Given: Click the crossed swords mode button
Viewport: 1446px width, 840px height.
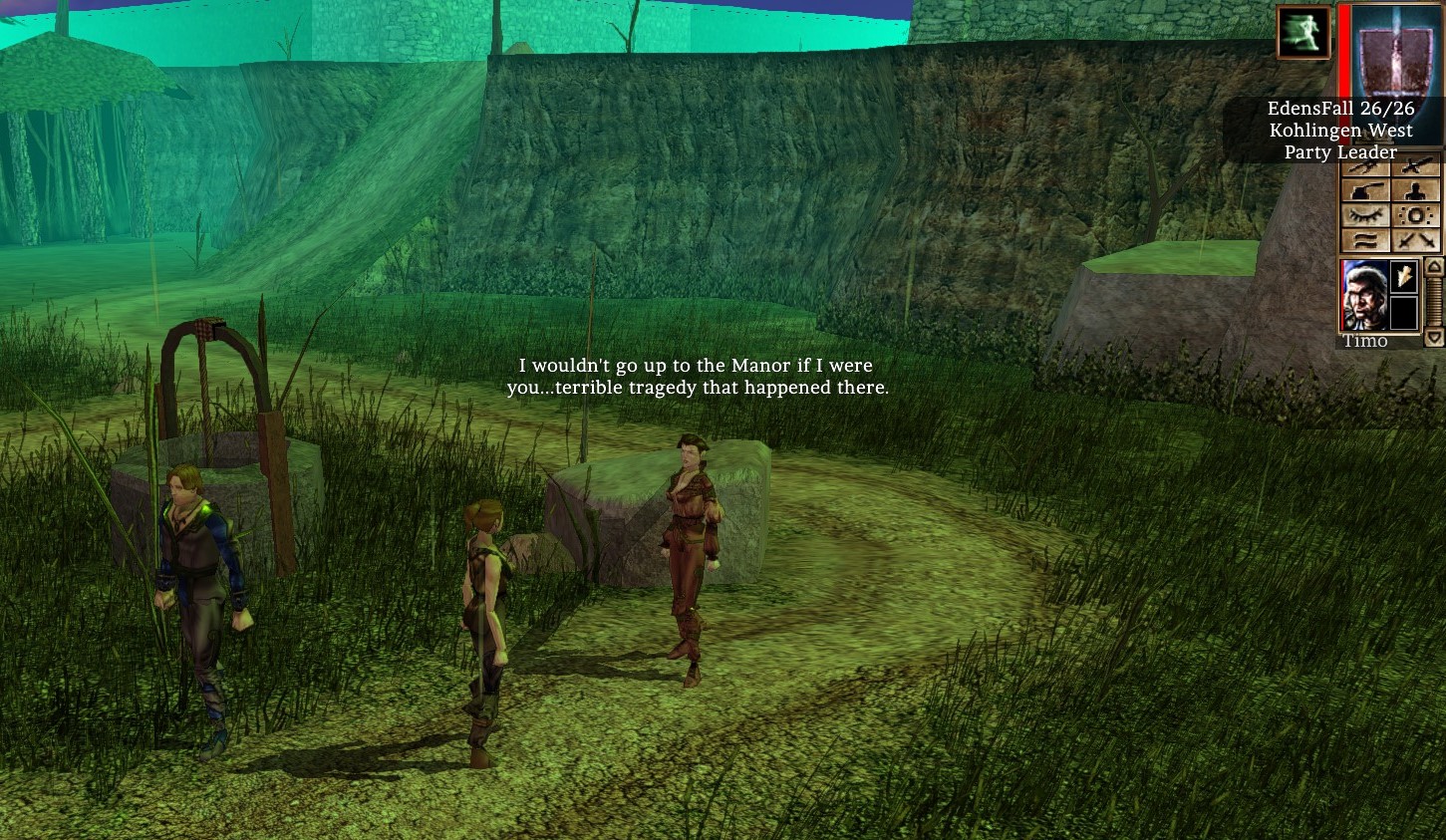Looking at the screenshot, I should 1416,240.
